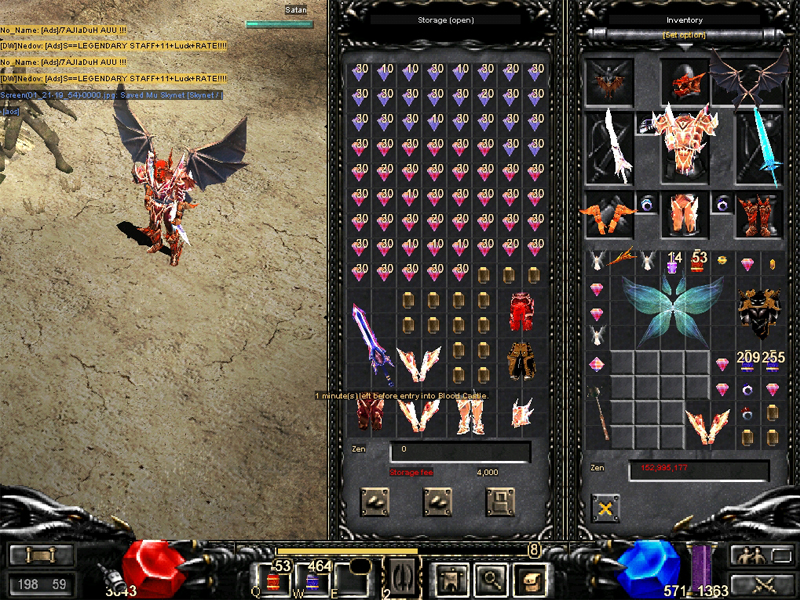Choose the white sword in the left-hand slot
This screenshot has height=600, width=800.
(x=610, y=145)
